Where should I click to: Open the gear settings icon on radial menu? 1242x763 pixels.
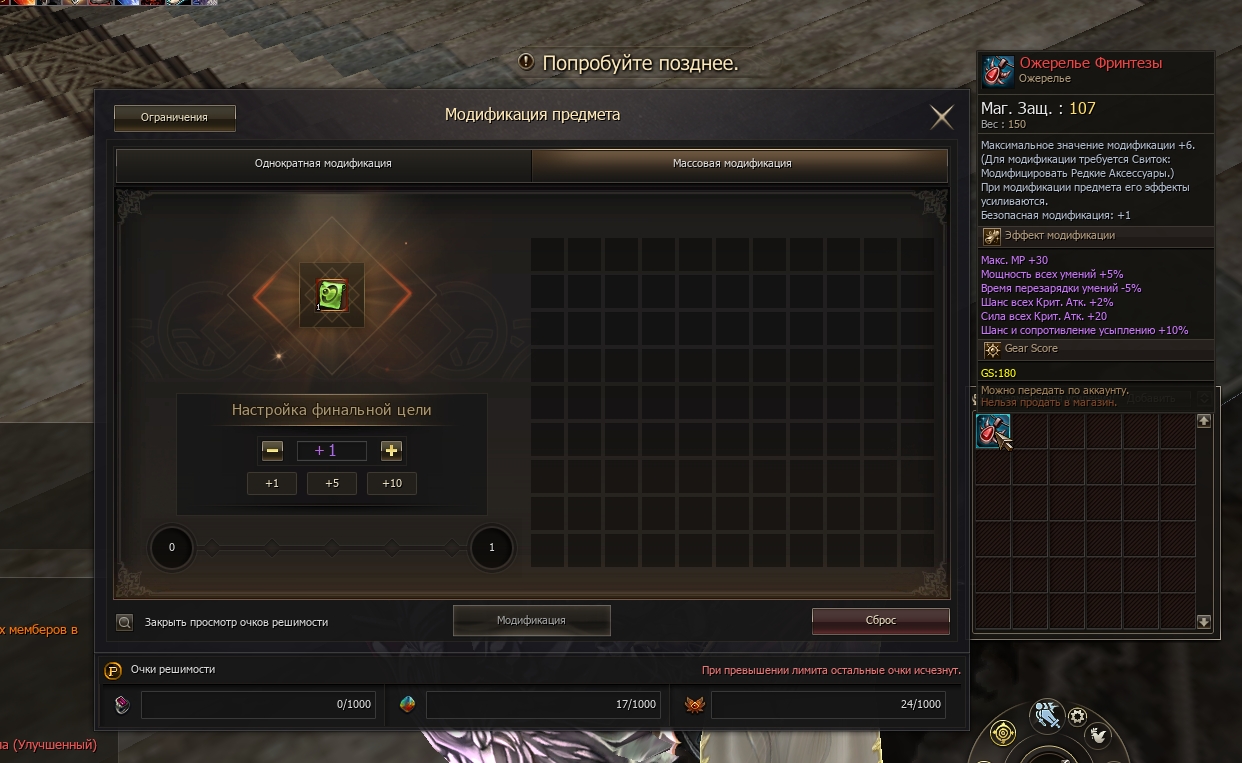pos(1077,716)
